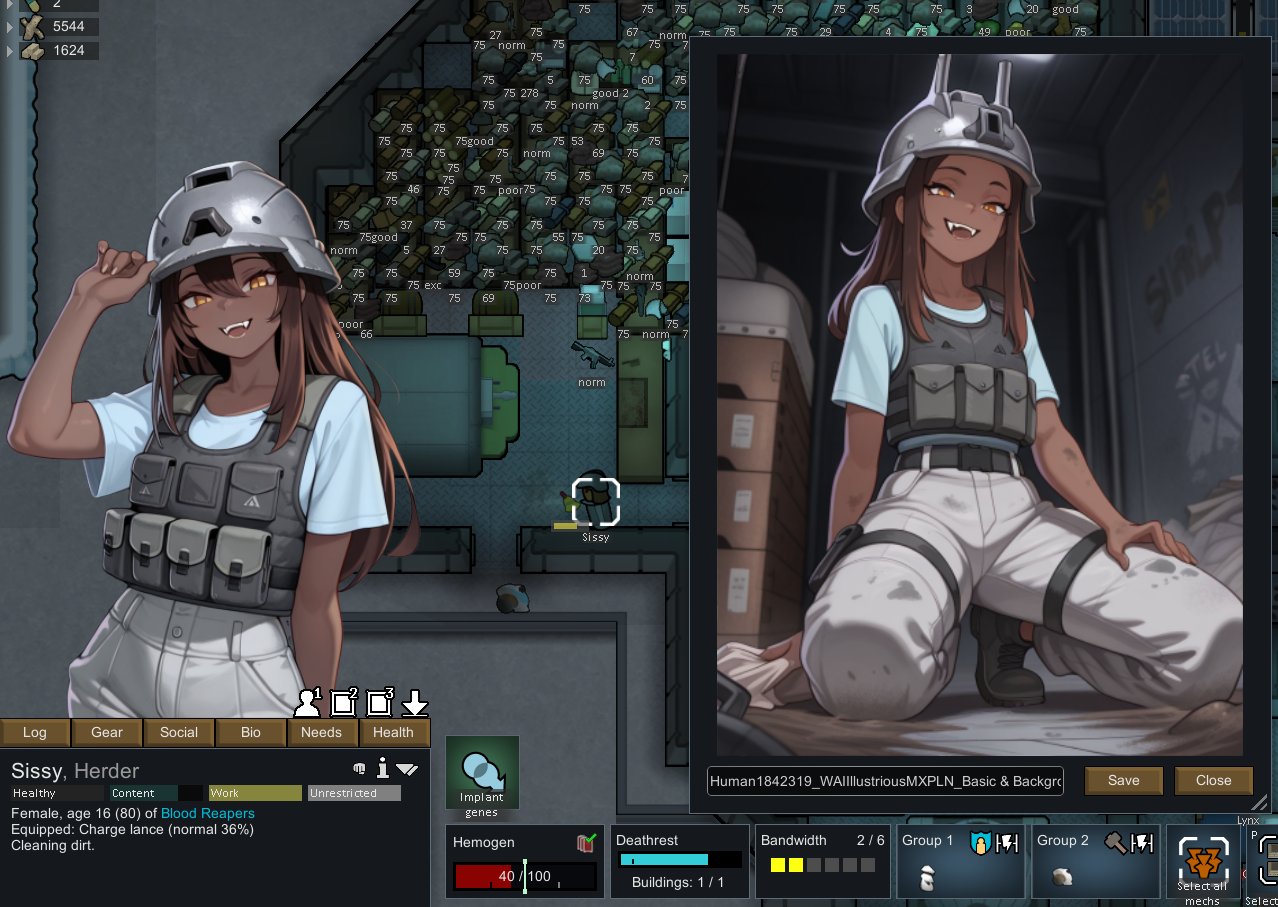The width and height of the screenshot is (1278, 907).
Task: Open the Health tab
Action: (393, 732)
